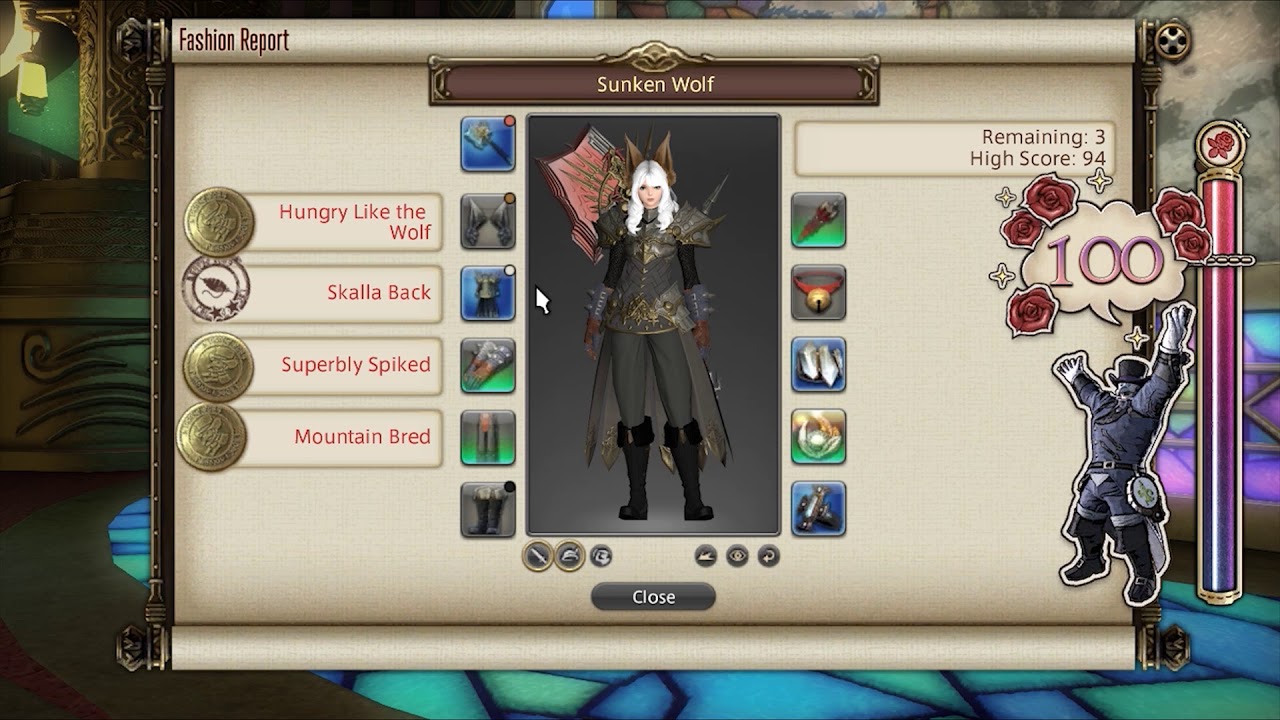Select the trousers leg slot
Image resolution: width=1280 pixels, height=720 pixels.
point(488,437)
